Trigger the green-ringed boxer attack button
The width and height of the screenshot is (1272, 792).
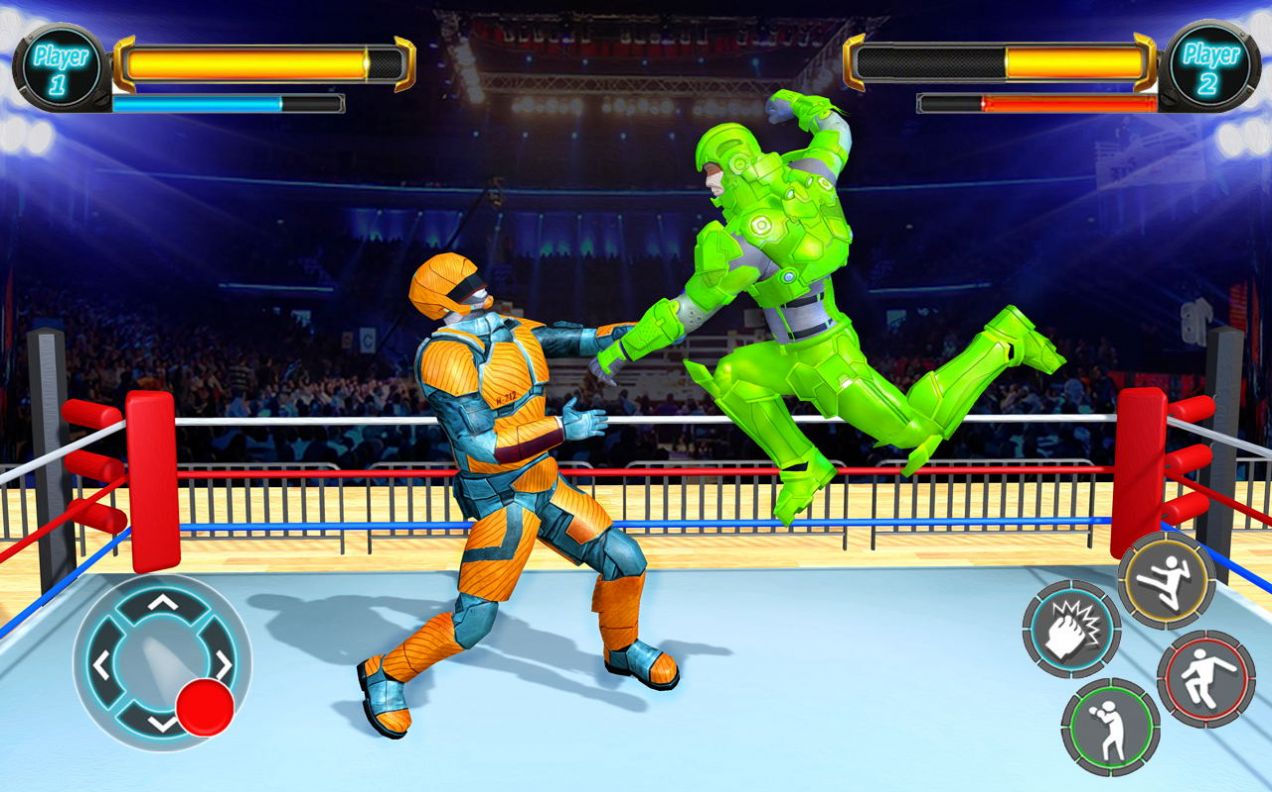click(1110, 727)
